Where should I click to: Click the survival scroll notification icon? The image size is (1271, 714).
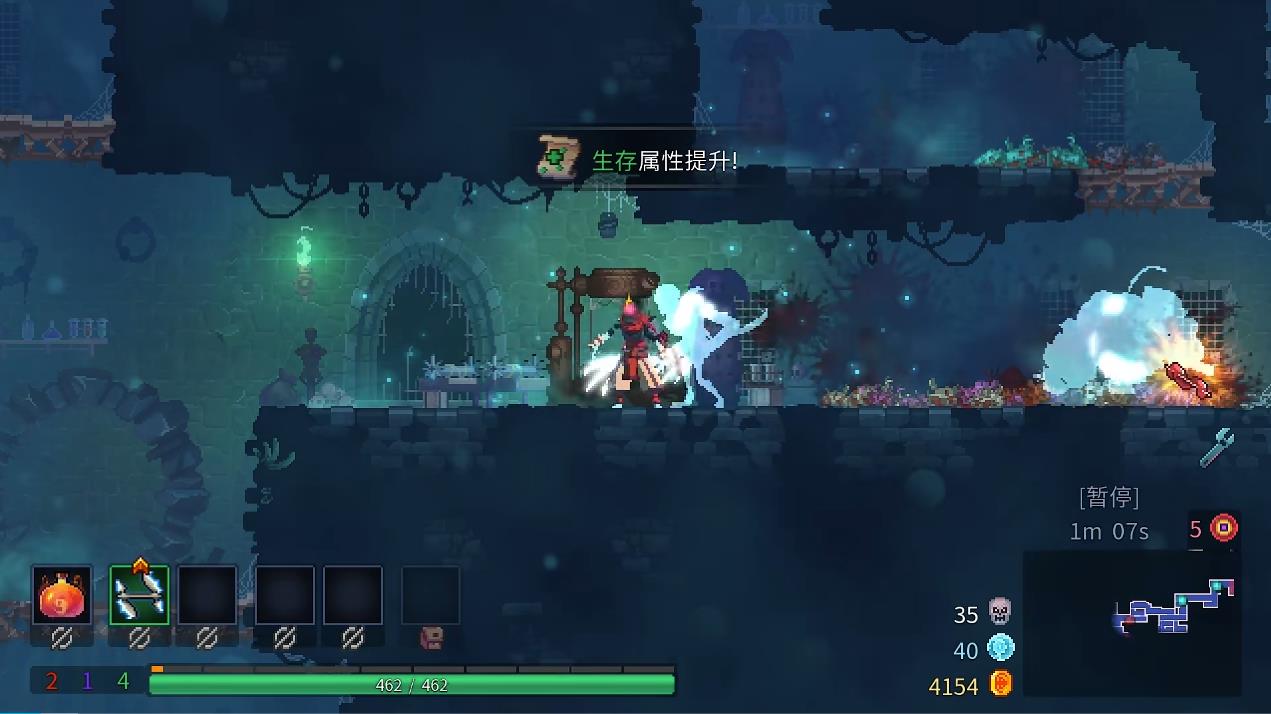[x=555, y=157]
